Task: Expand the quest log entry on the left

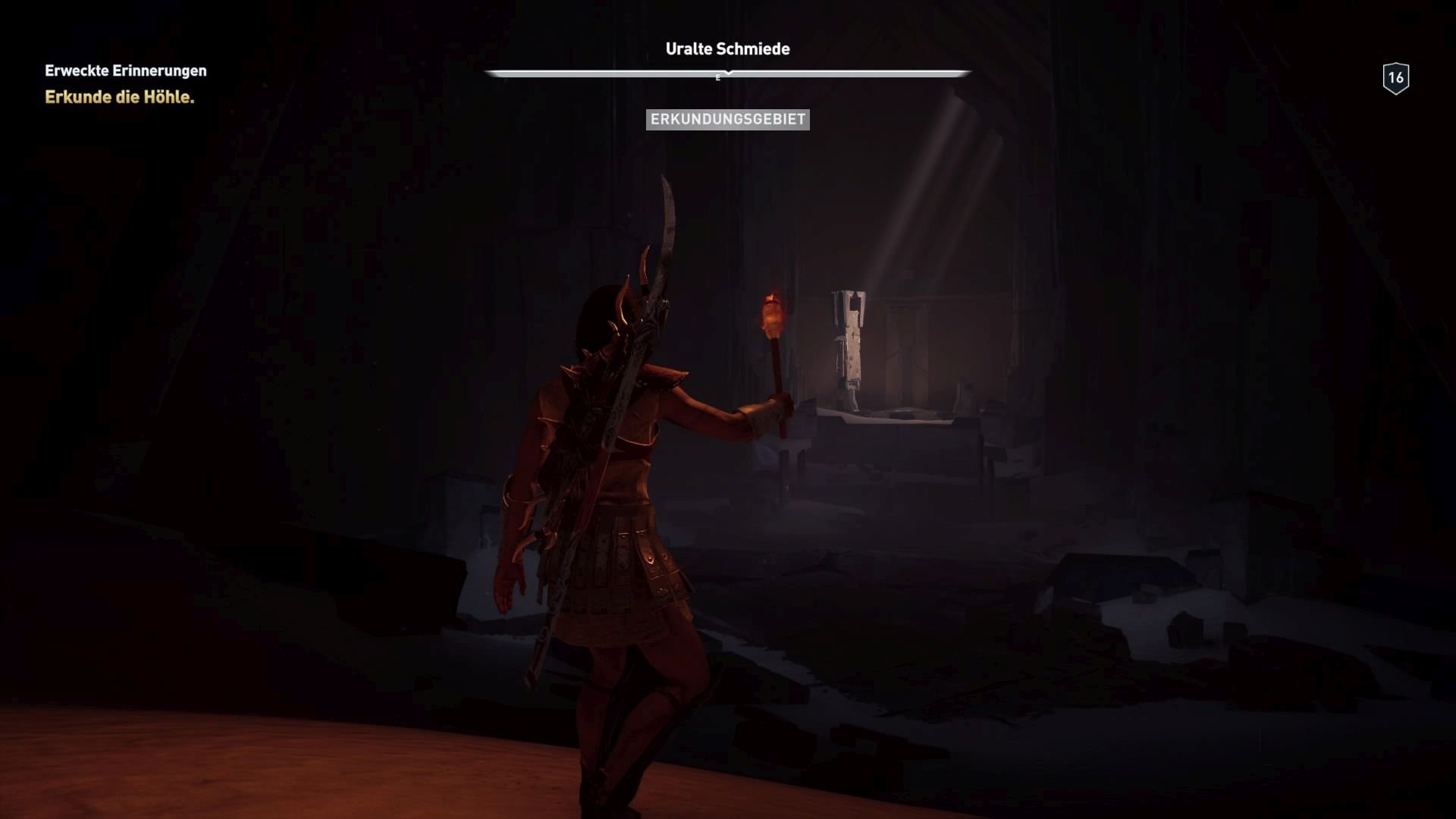Action: (124, 83)
